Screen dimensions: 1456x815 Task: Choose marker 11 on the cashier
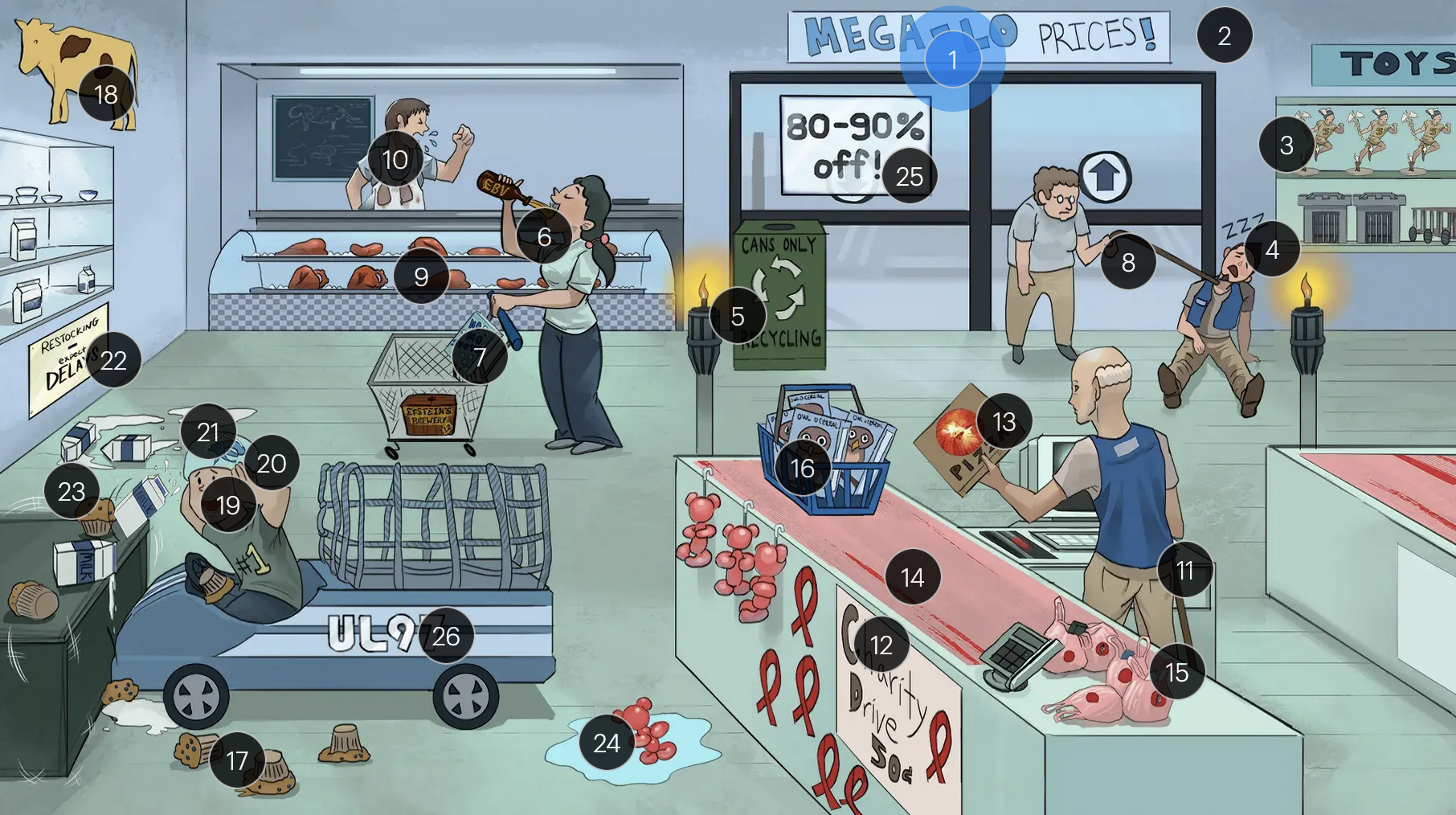point(1184,570)
